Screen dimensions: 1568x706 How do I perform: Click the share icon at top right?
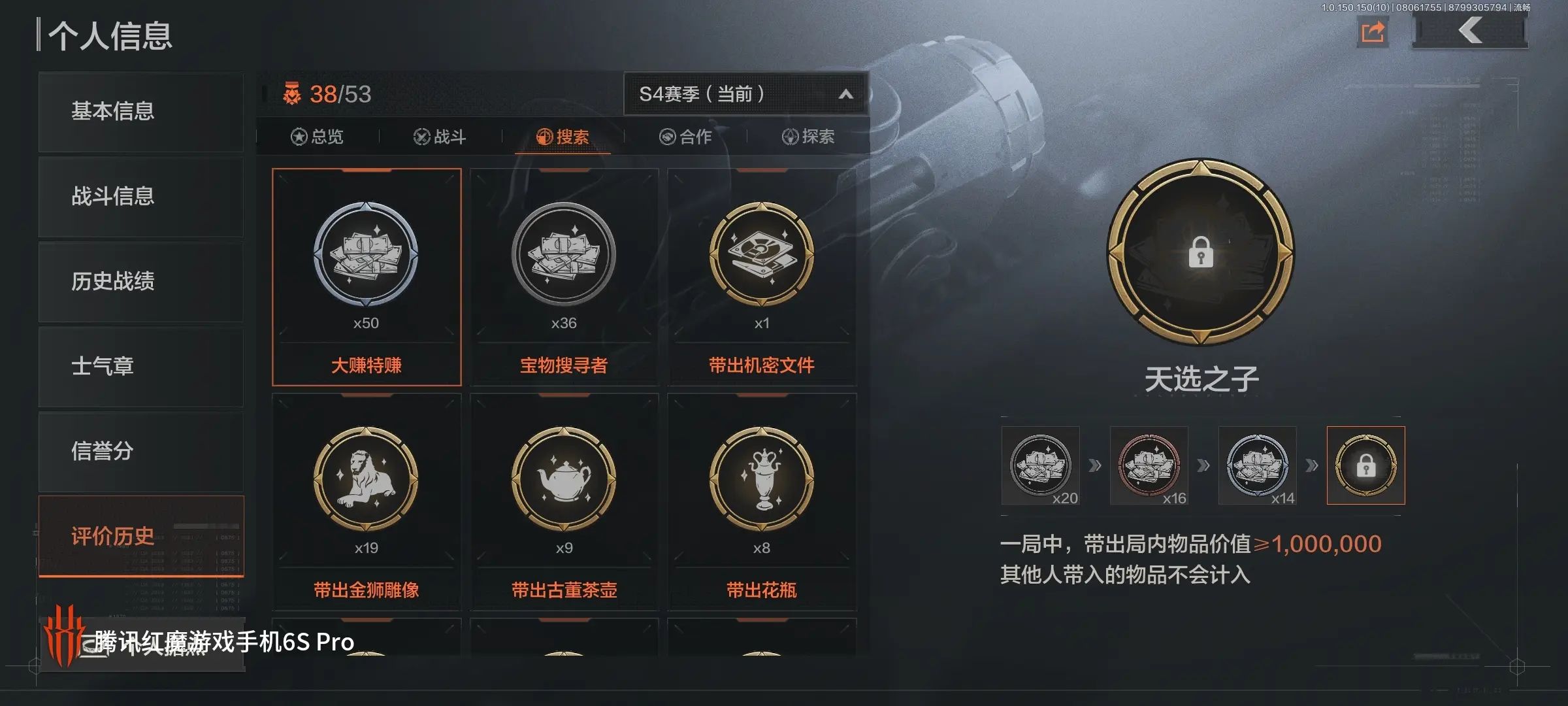(1373, 31)
